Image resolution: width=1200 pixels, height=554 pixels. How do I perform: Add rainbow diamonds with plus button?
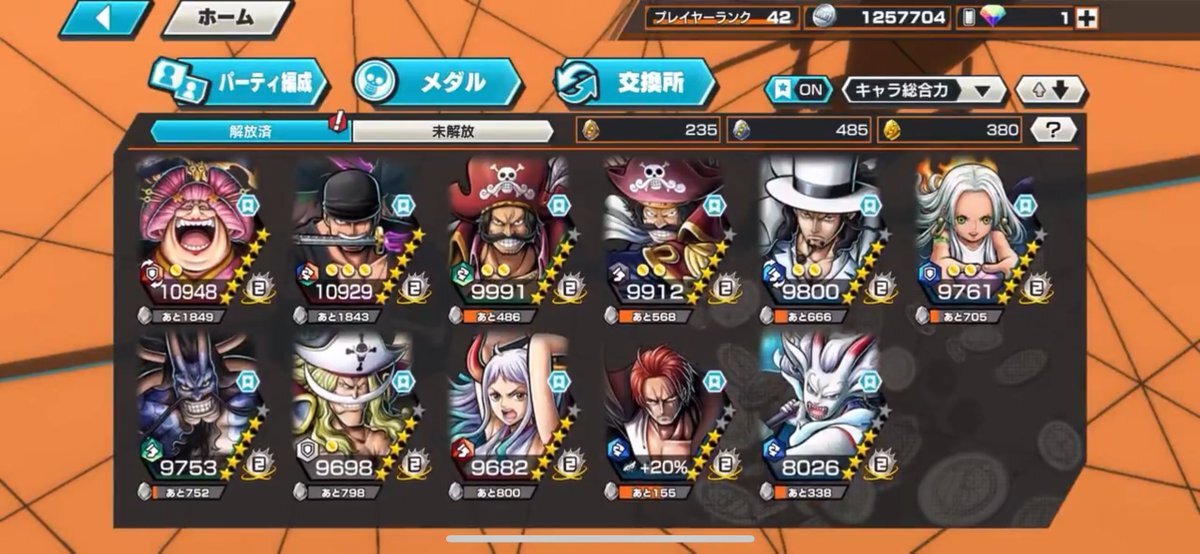pyautogui.click(x=1085, y=18)
